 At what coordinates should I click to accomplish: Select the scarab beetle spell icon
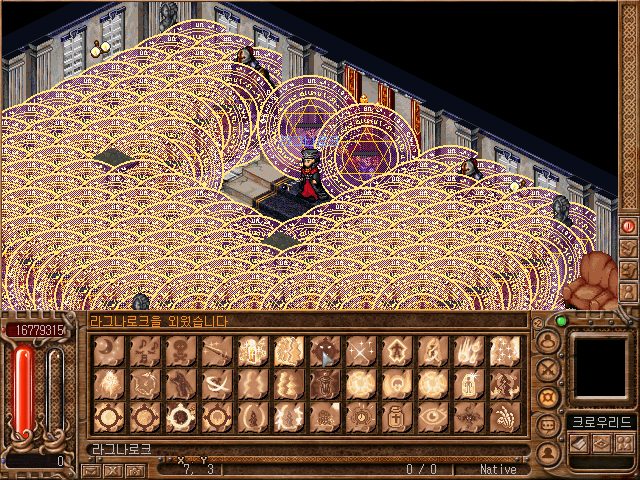(x=326, y=383)
